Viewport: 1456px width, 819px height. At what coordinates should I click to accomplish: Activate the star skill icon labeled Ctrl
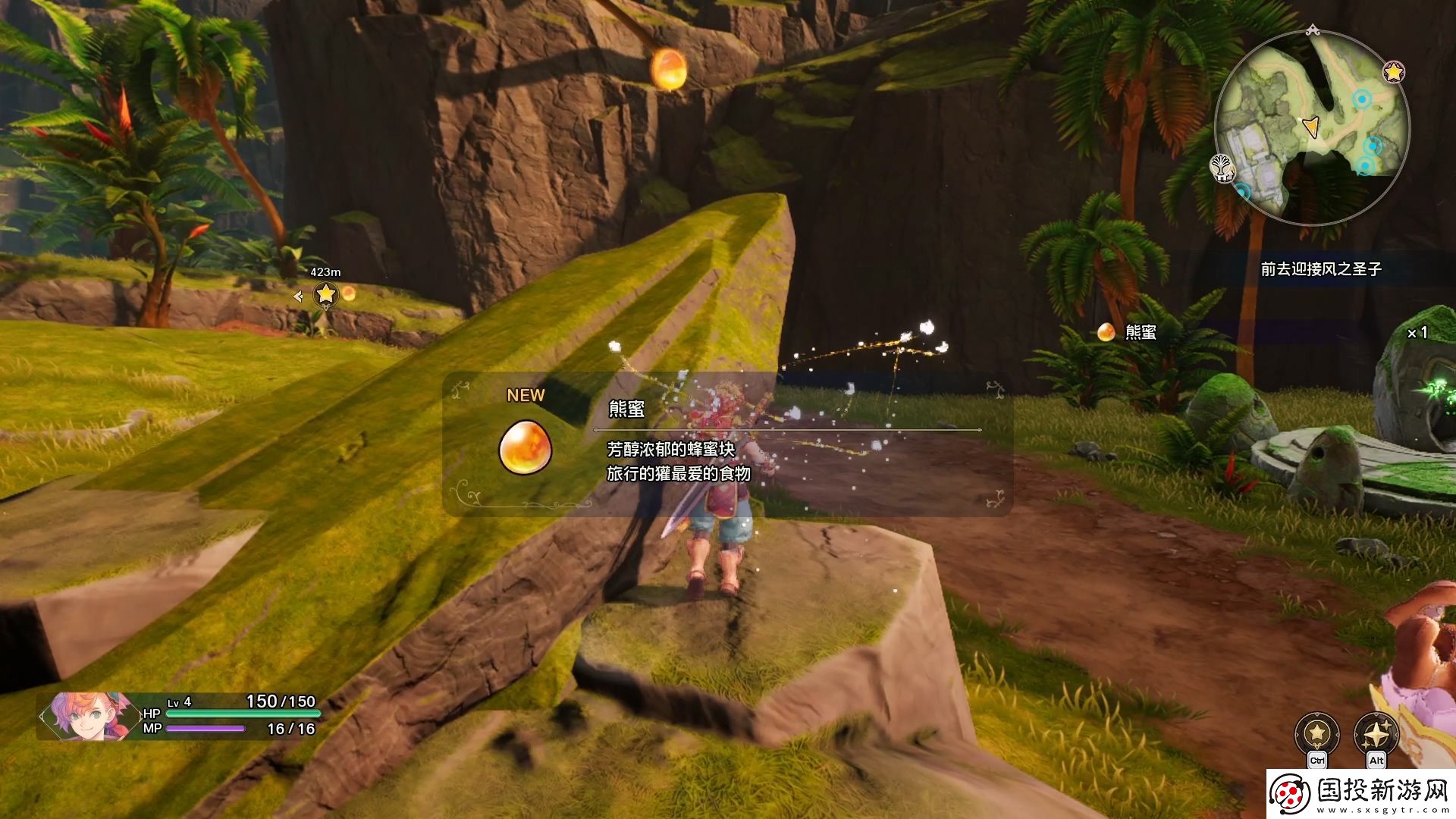pyautogui.click(x=1317, y=734)
